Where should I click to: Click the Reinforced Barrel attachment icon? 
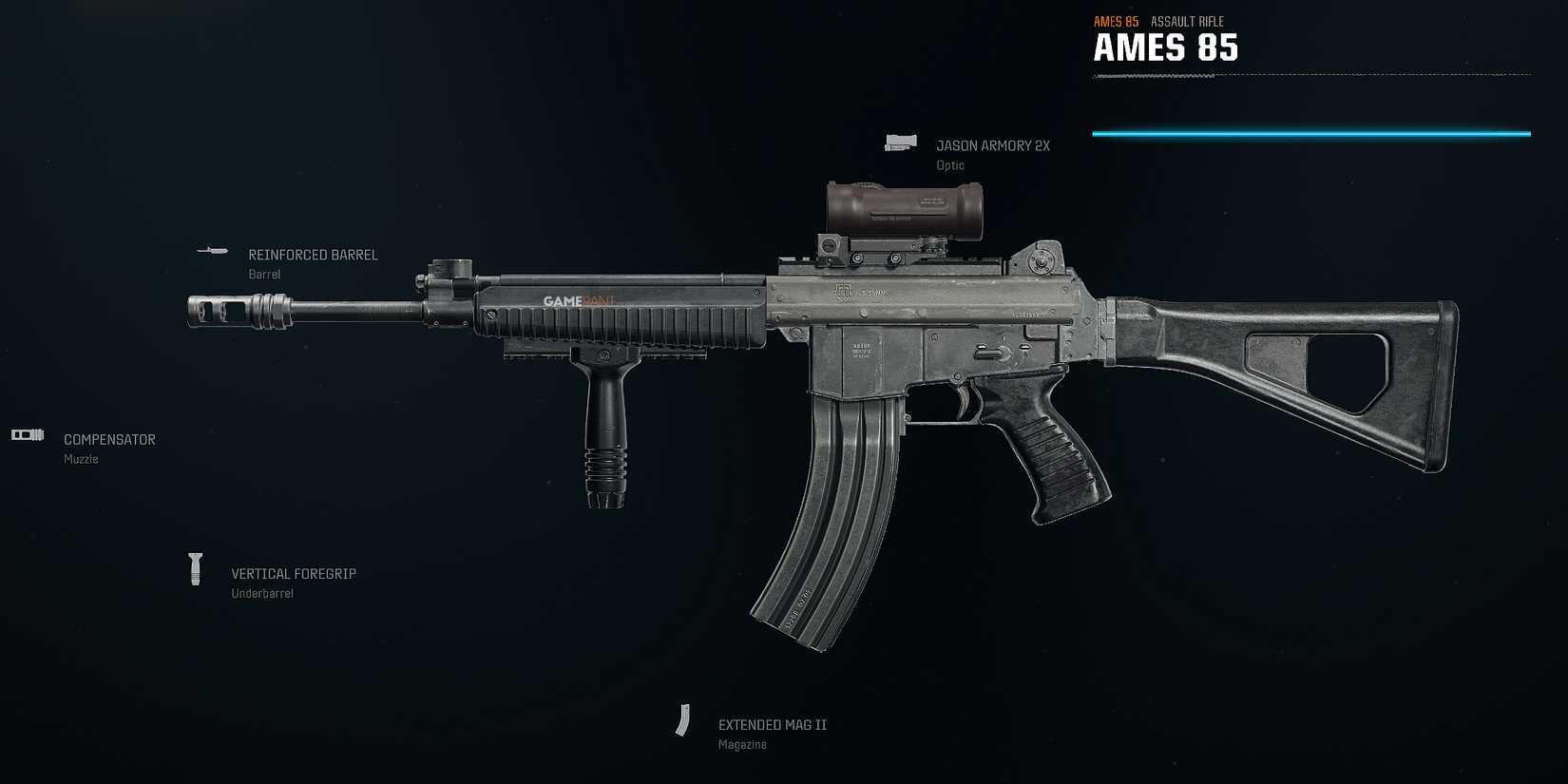tap(211, 253)
